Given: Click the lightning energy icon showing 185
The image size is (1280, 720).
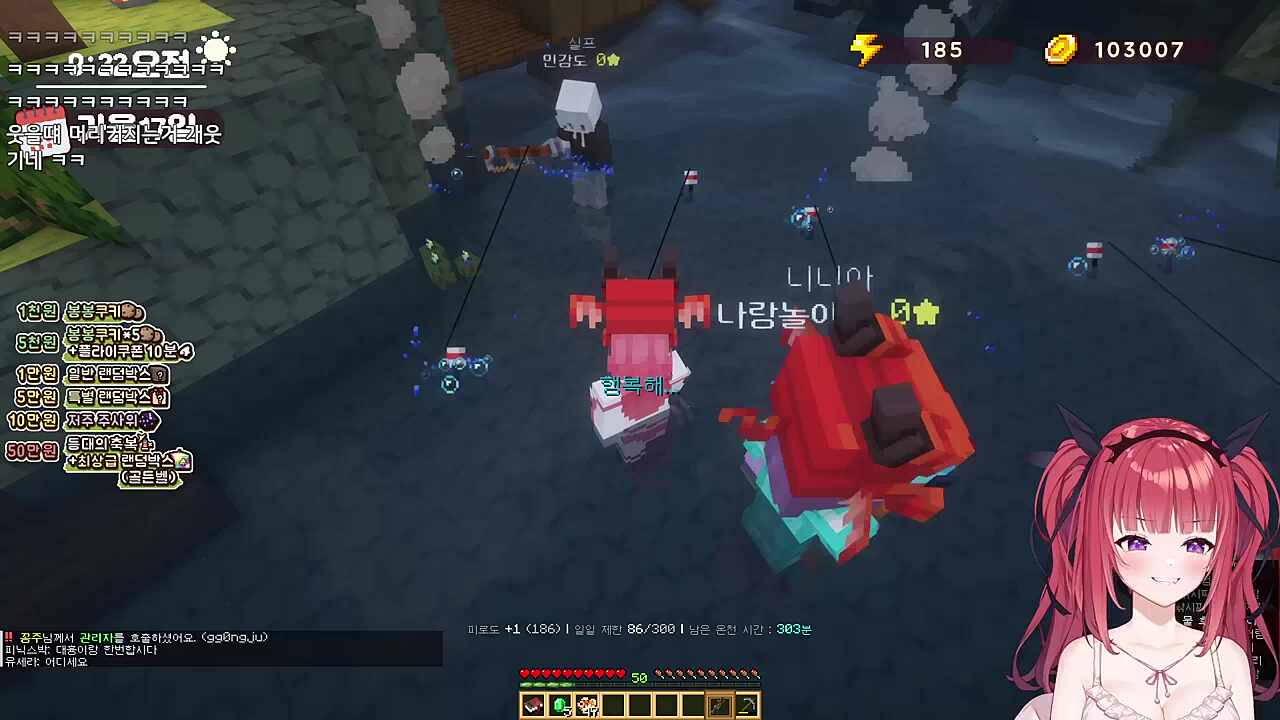Looking at the screenshot, I should (x=868, y=50).
